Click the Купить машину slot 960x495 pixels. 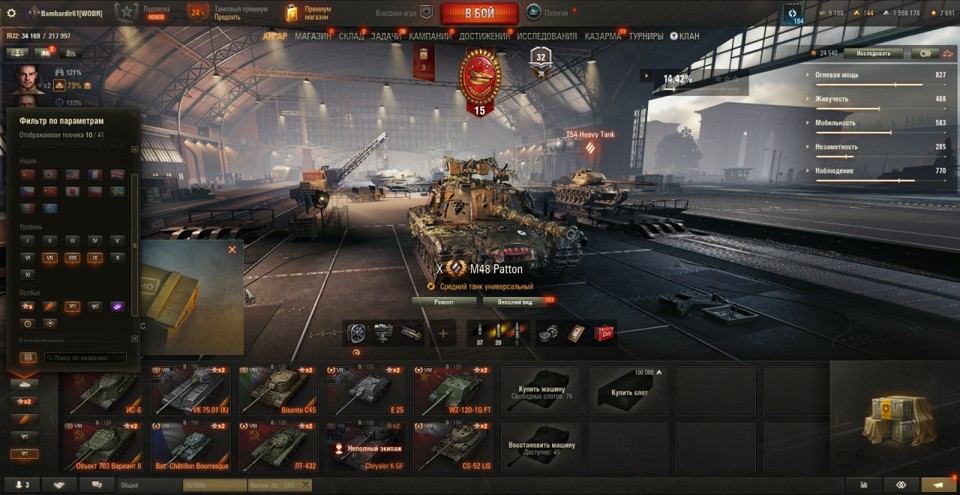pyautogui.click(x=543, y=390)
